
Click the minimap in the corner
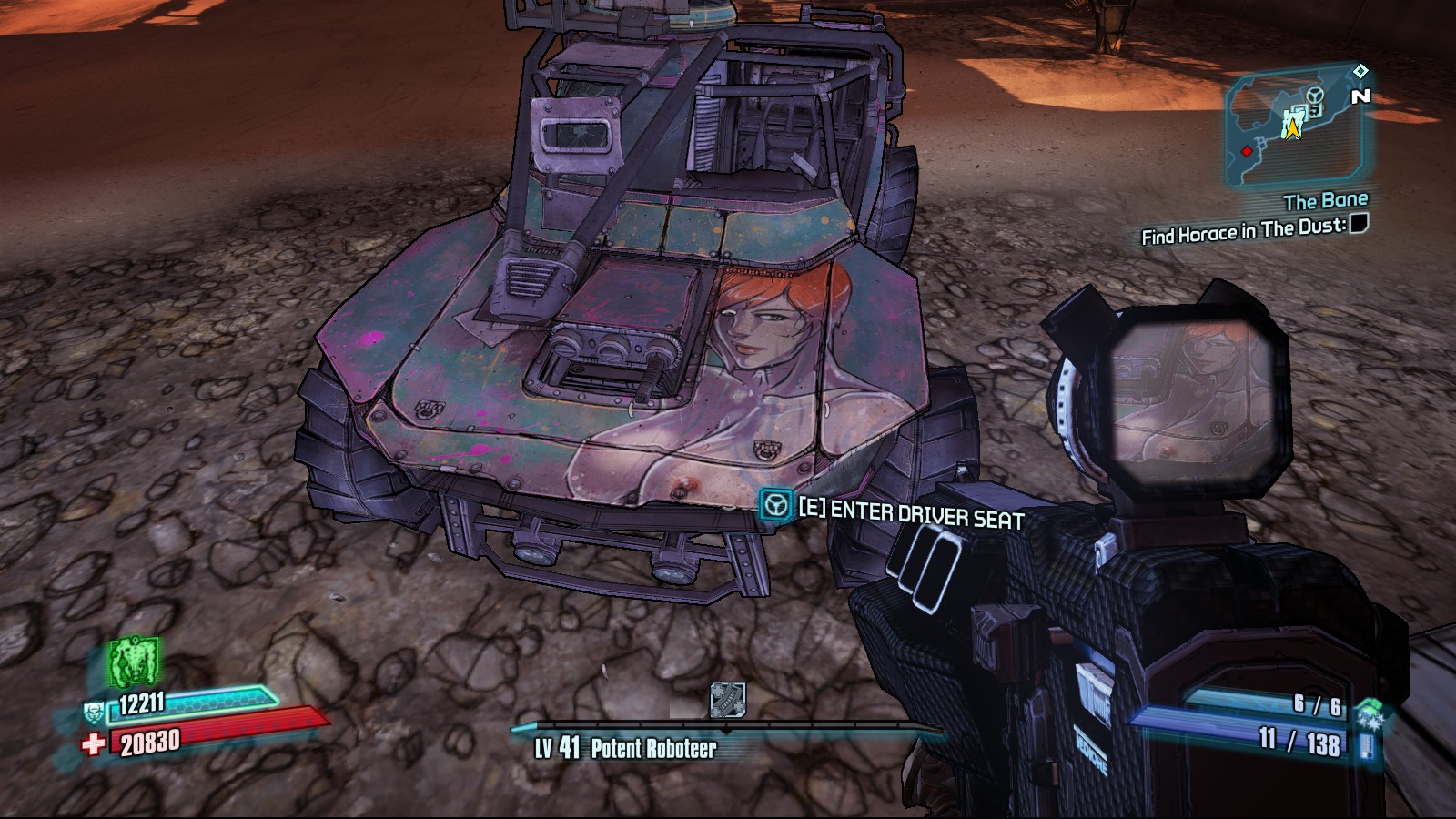click(x=1293, y=127)
